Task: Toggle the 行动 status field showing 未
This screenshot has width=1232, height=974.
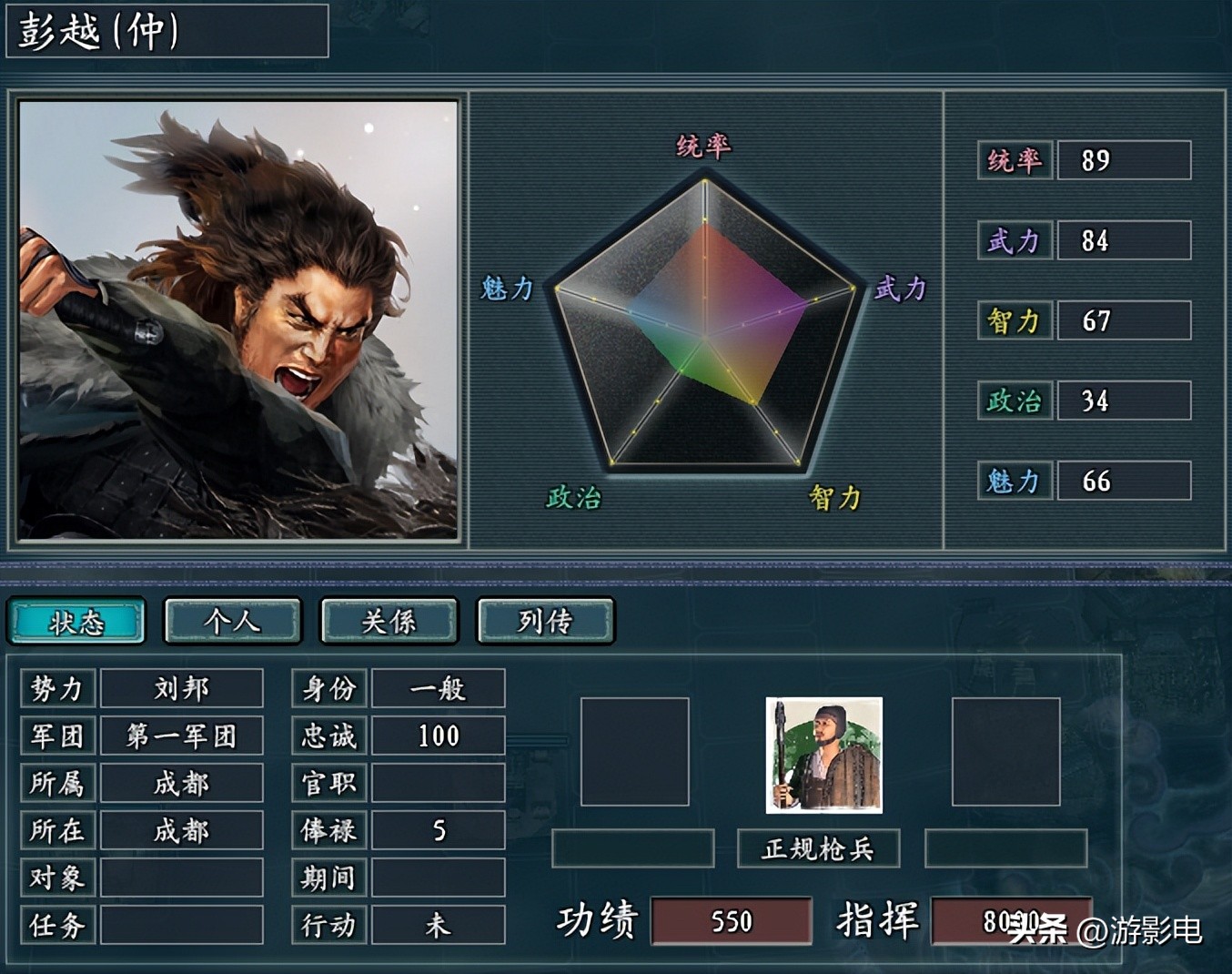Action: click(437, 925)
